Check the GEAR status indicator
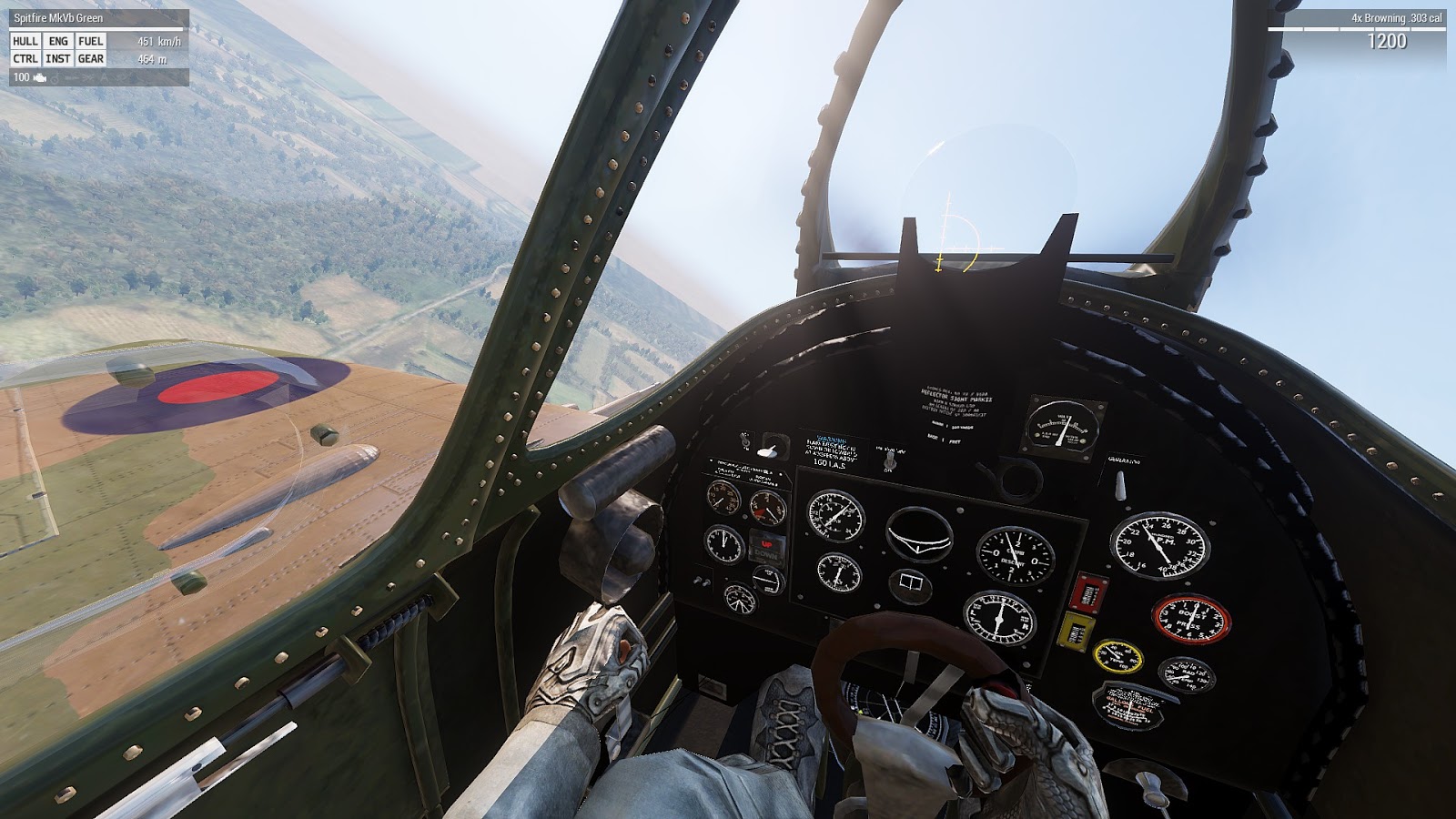The image size is (1456, 819). click(x=90, y=58)
